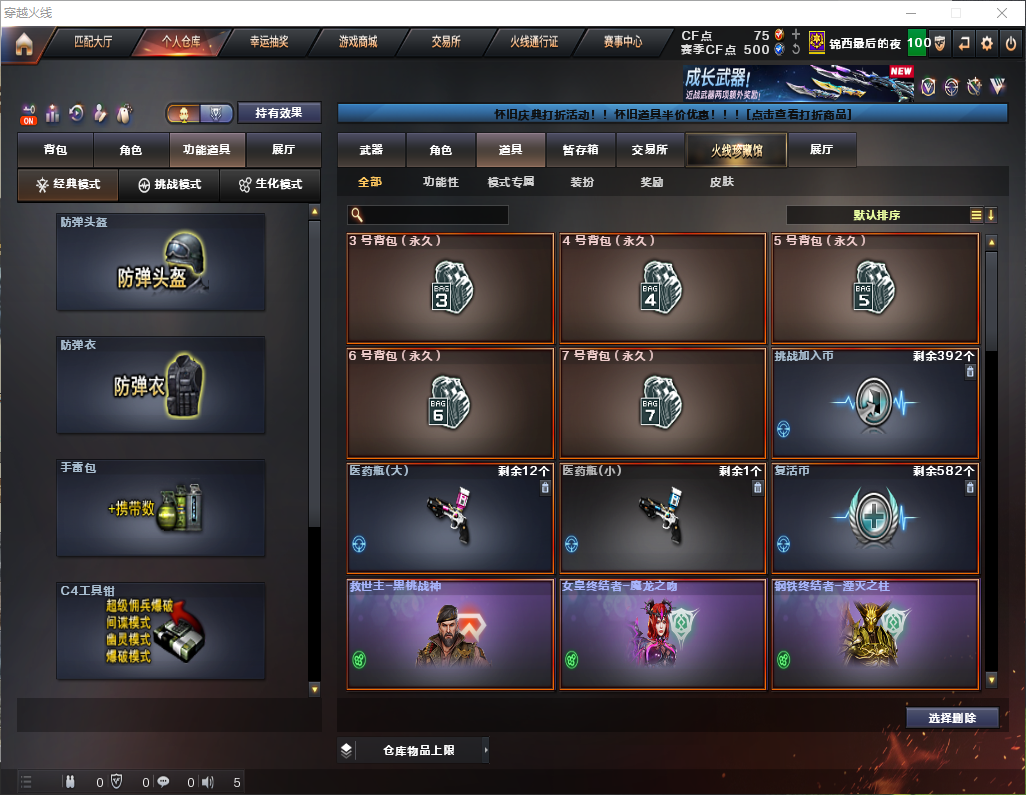This screenshot has height=795, width=1026.
Task: Go to the 游戏商城 game shop
Action: pyautogui.click(x=358, y=42)
